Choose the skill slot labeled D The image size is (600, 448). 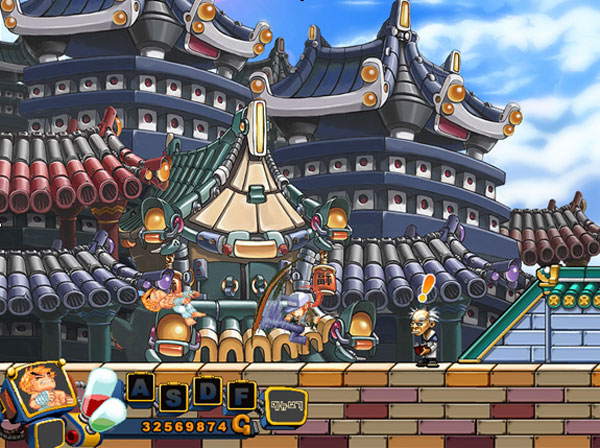click(207, 387)
